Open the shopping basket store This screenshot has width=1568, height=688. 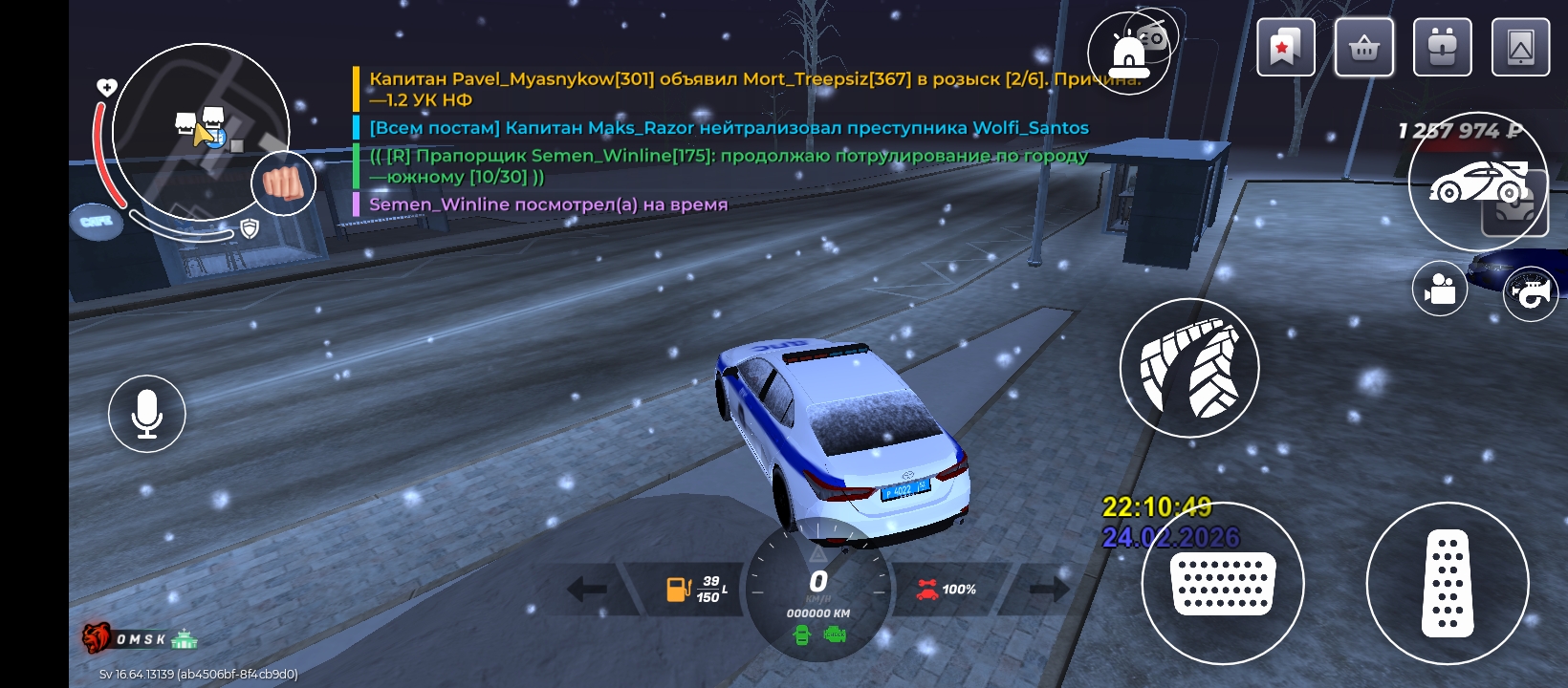click(1364, 47)
